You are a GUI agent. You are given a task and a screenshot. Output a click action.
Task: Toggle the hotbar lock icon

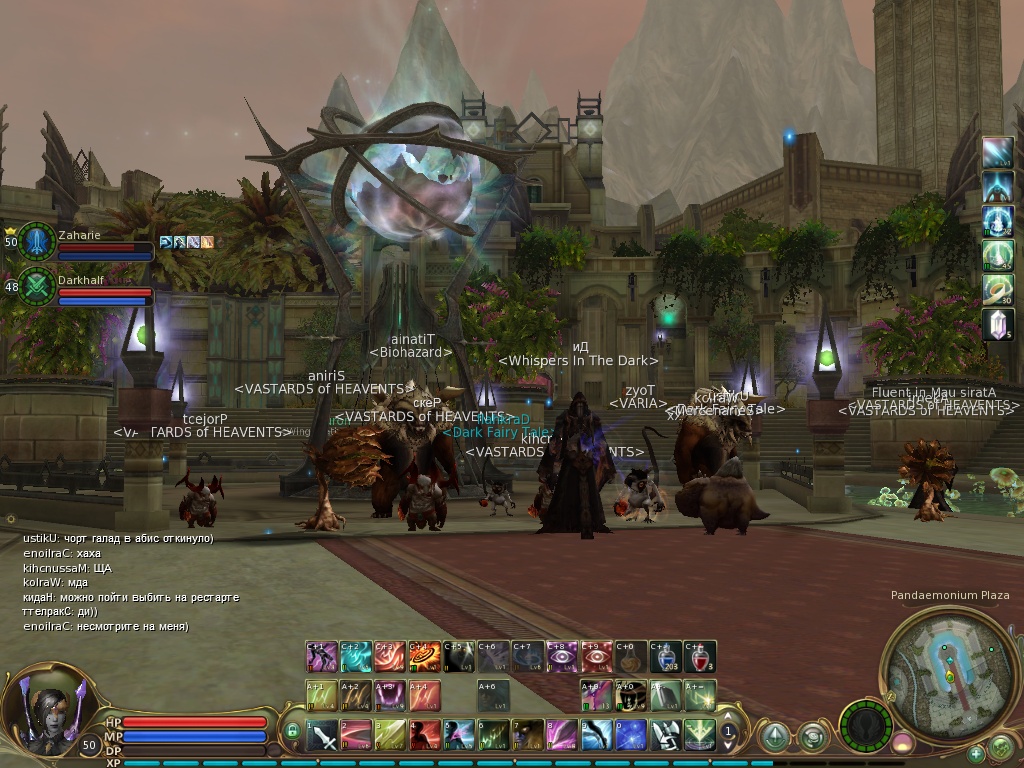(x=292, y=731)
